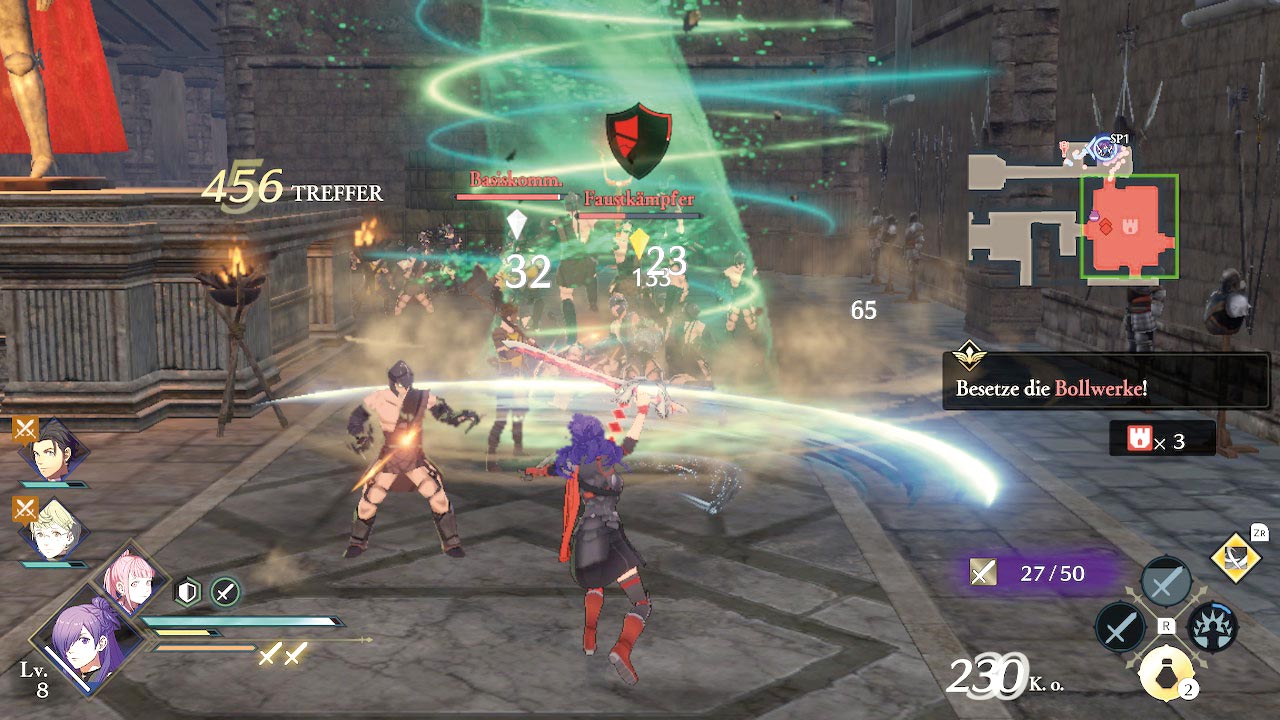This screenshot has height=720, width=1280.
Task: Select the shield status icon
Action: pyautogui.click(x=188, y=592)
